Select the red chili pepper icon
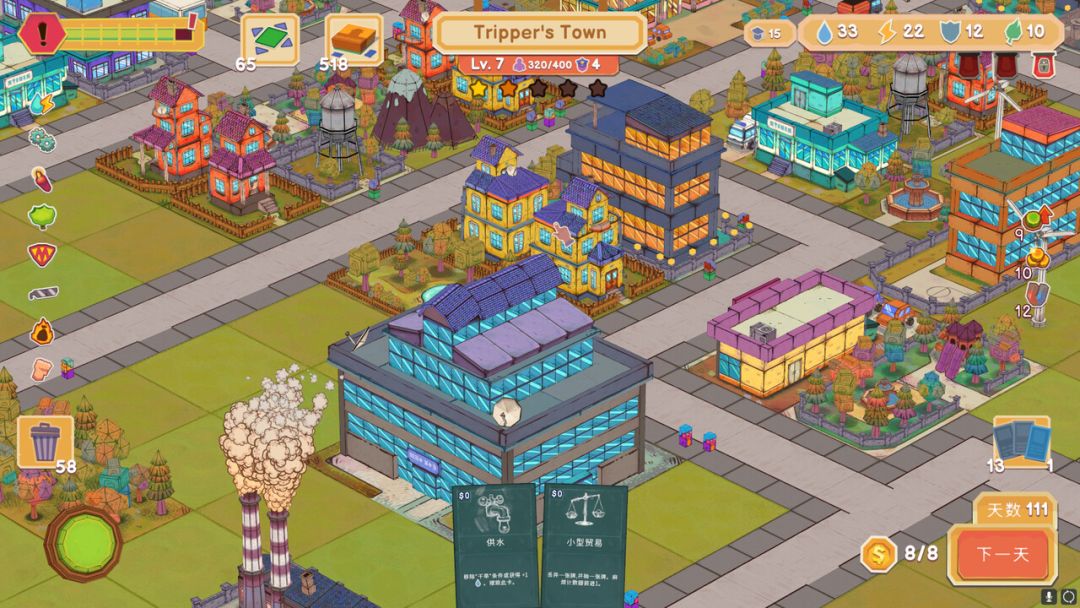This screenshot has width=1080, height=608. (42, 179)
